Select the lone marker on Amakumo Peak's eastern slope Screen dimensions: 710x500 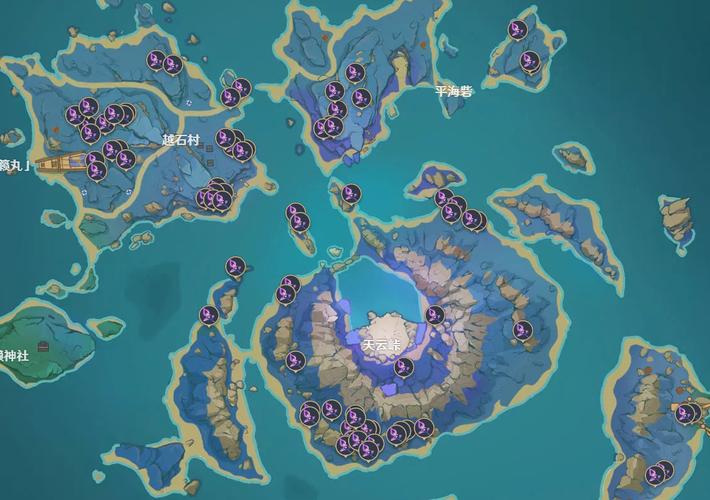coord(522,330)
